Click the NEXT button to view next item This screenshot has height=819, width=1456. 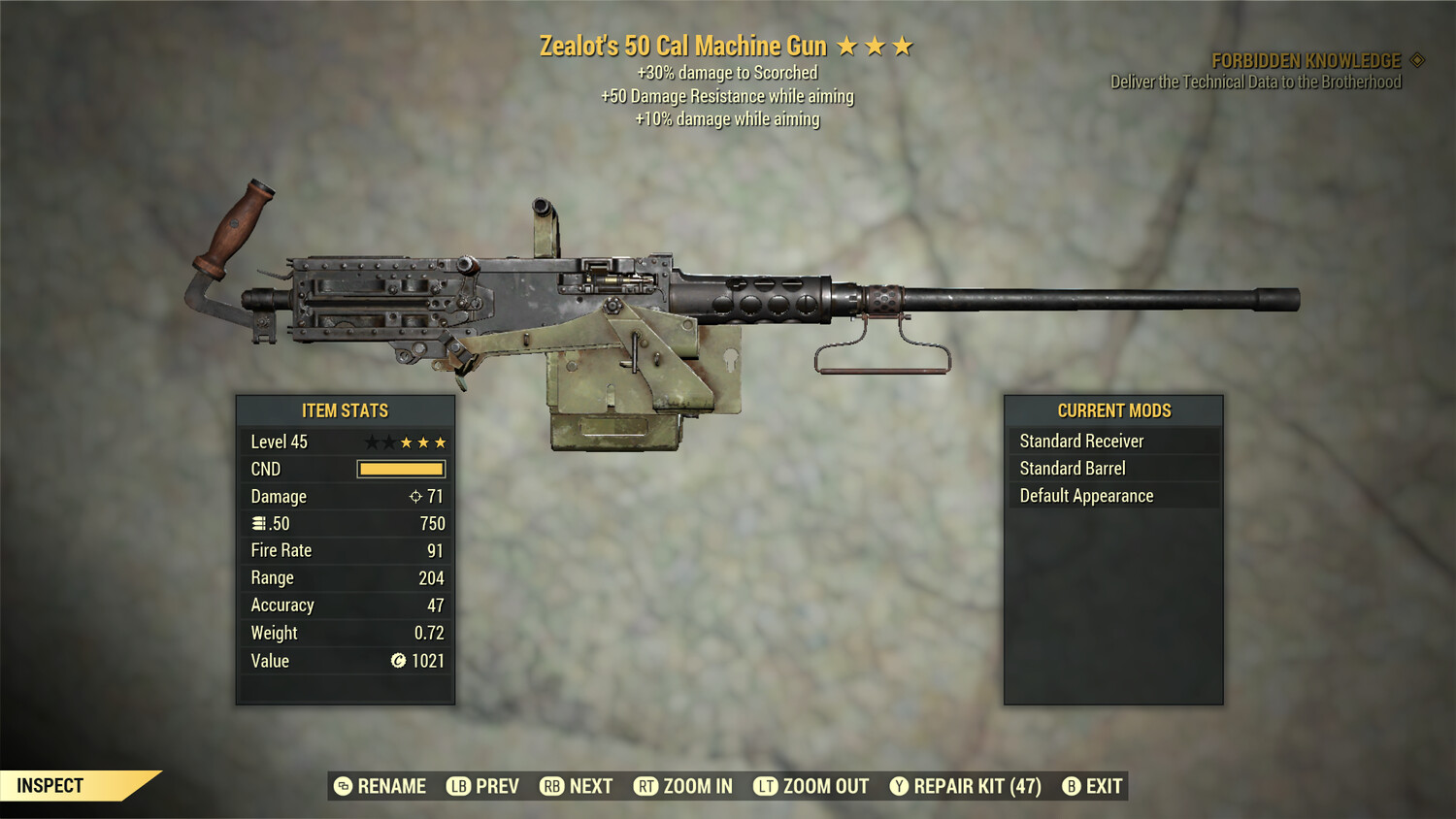point(577,786)
